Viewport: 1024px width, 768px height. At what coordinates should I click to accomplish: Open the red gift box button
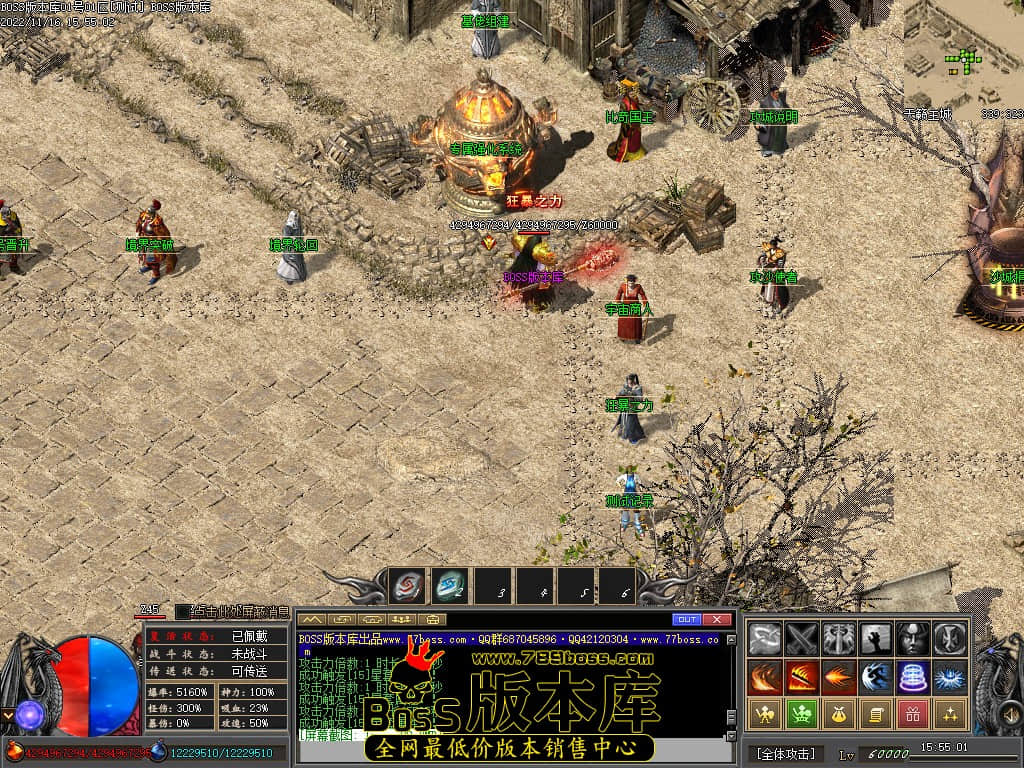(913, 714)
